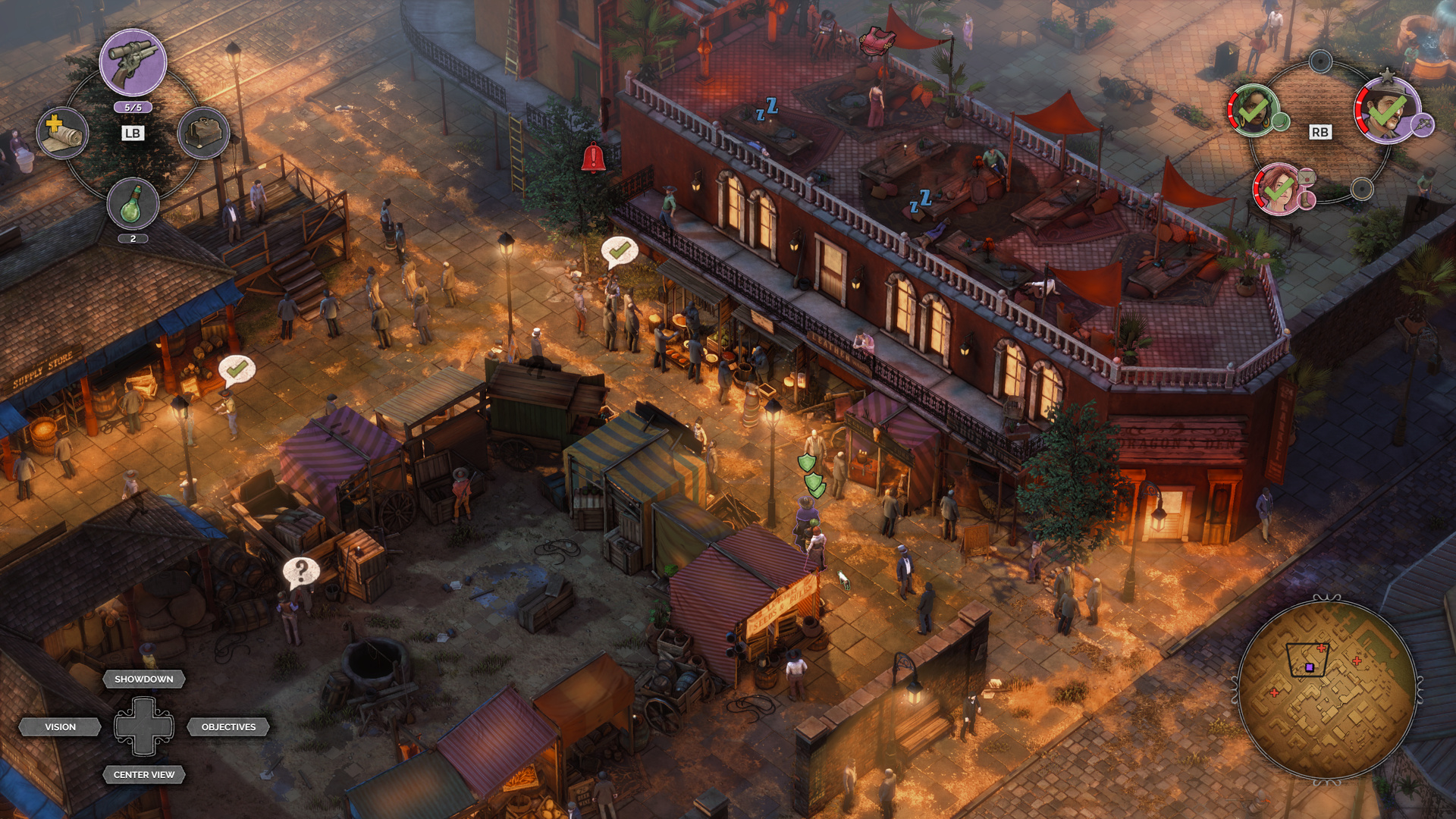
Task: Choose Kate's red-haired portrait
Action: [1279, 190]
